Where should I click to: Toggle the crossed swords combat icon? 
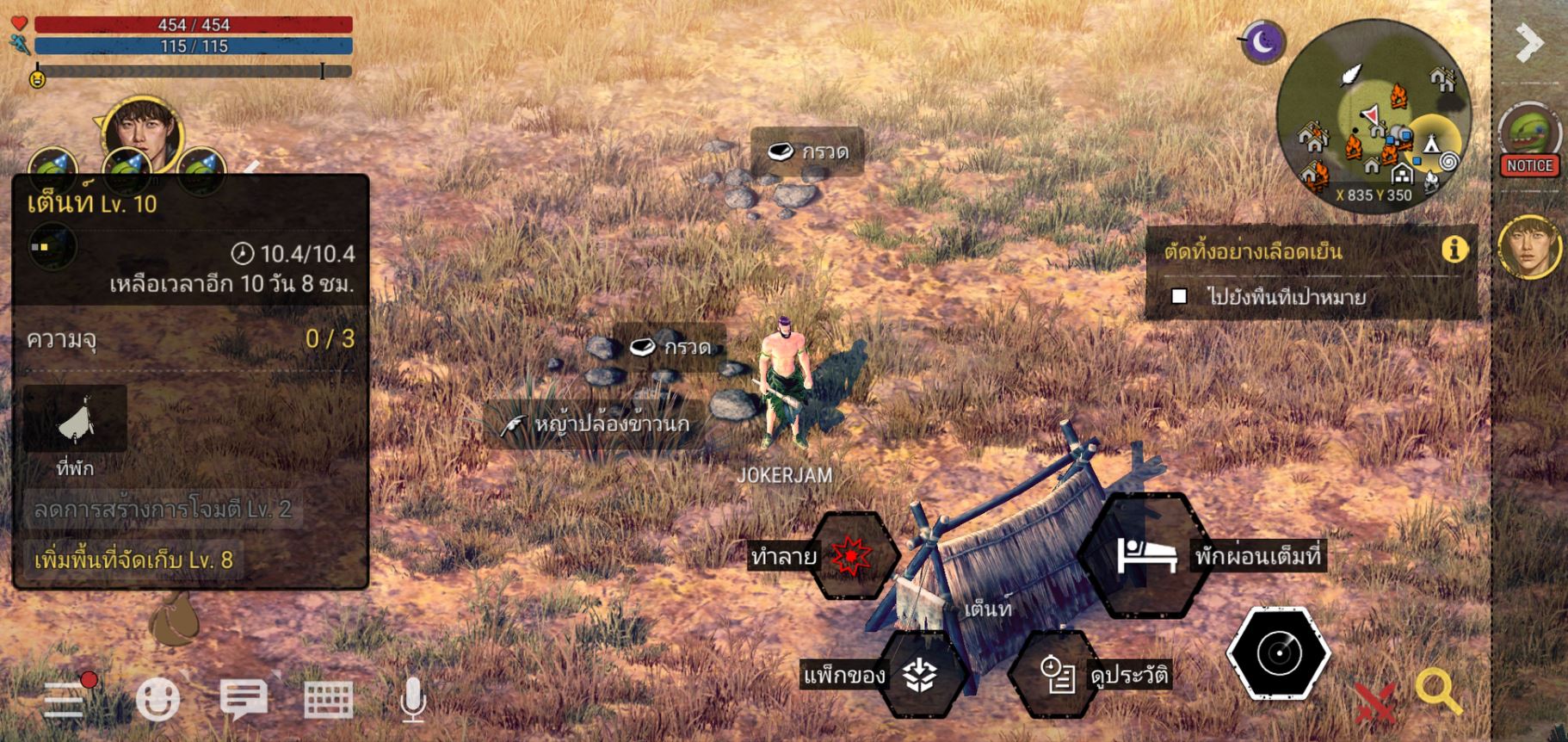click(1374, 702)
